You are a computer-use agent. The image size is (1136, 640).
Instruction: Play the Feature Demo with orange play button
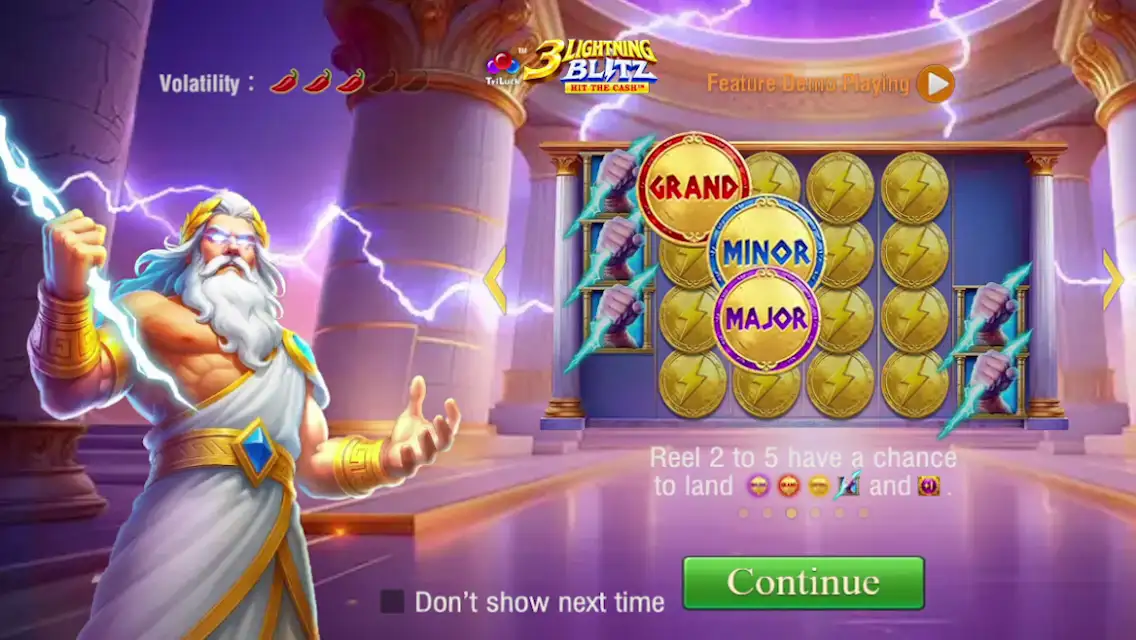pos(935,84)
